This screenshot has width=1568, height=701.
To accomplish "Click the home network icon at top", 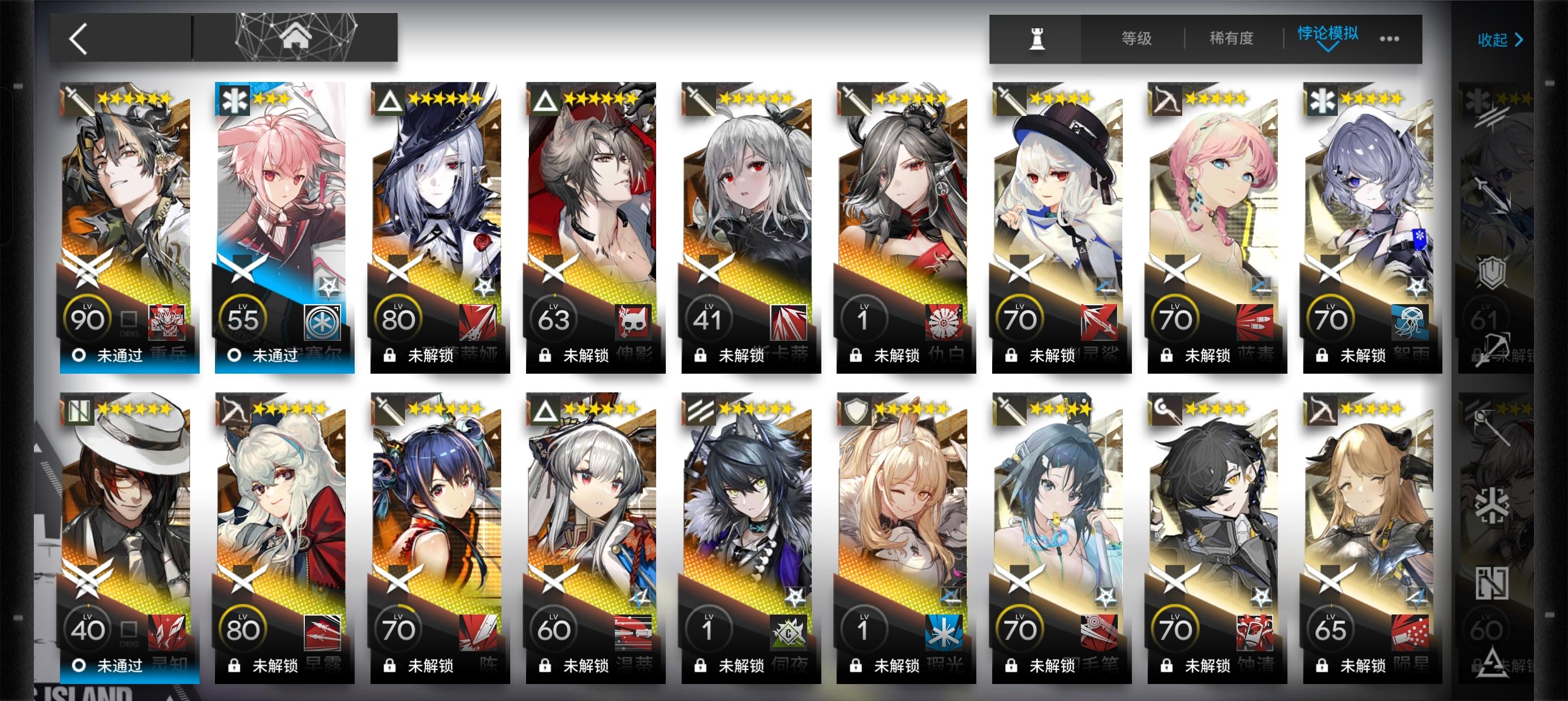I will (296, 37).
